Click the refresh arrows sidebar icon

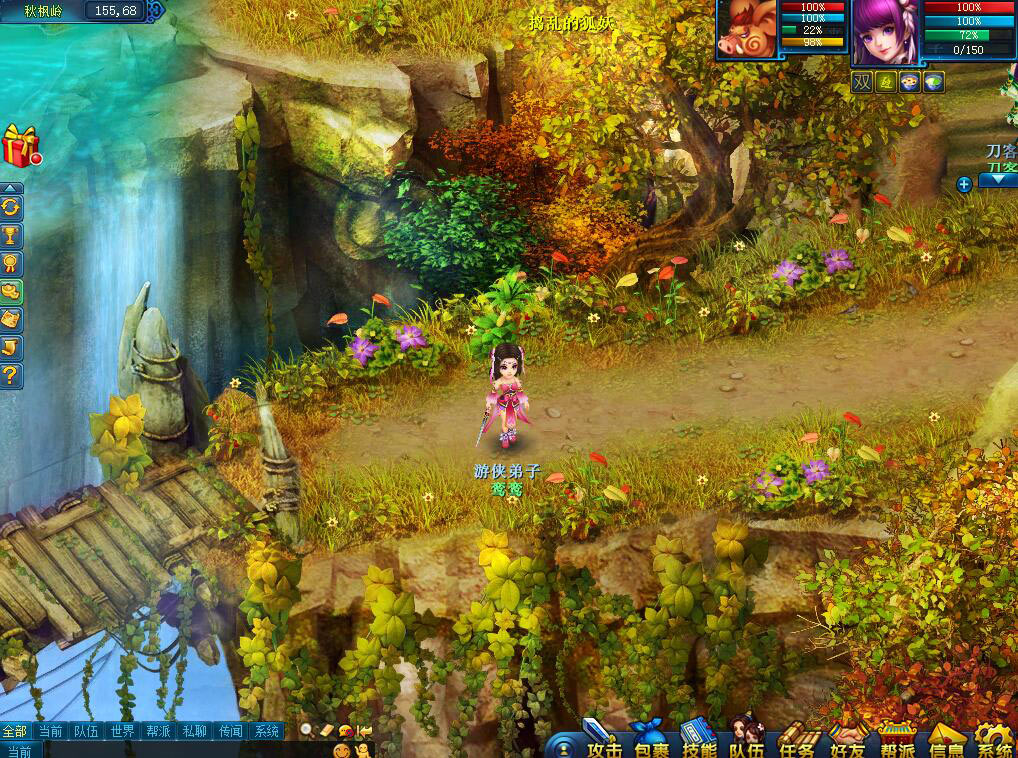11,208
